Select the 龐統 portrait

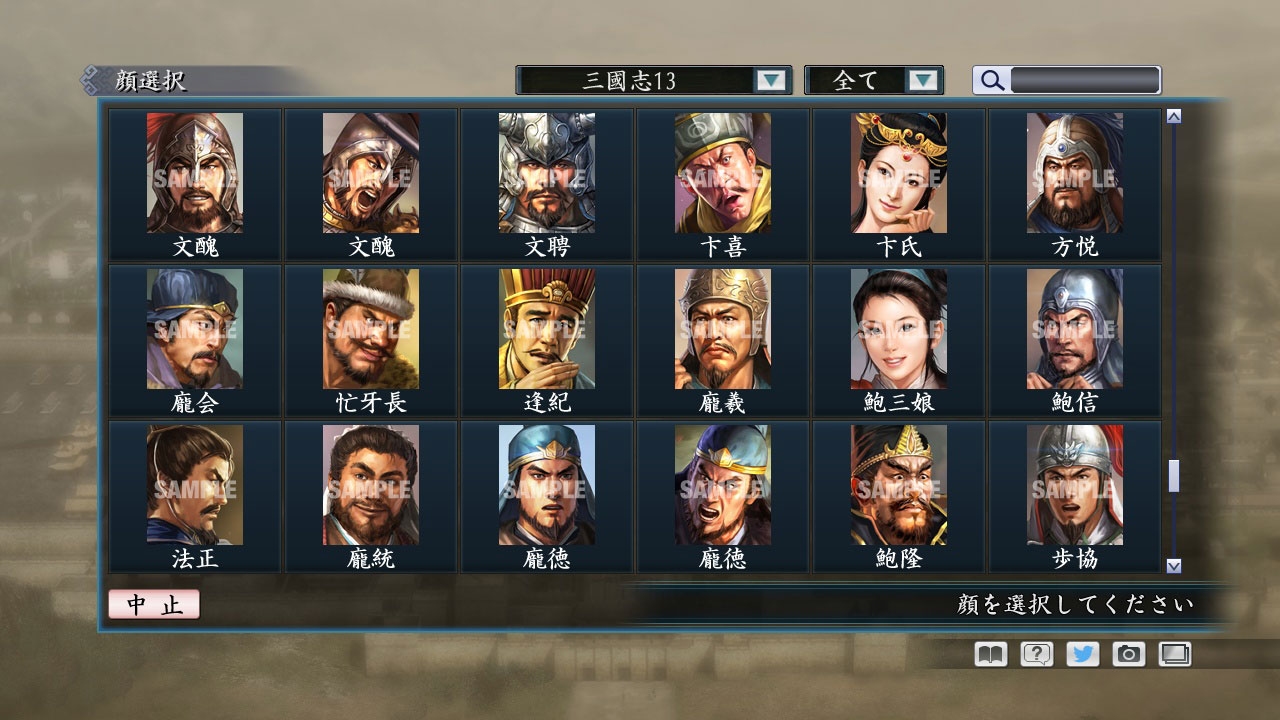click(371, 485)
